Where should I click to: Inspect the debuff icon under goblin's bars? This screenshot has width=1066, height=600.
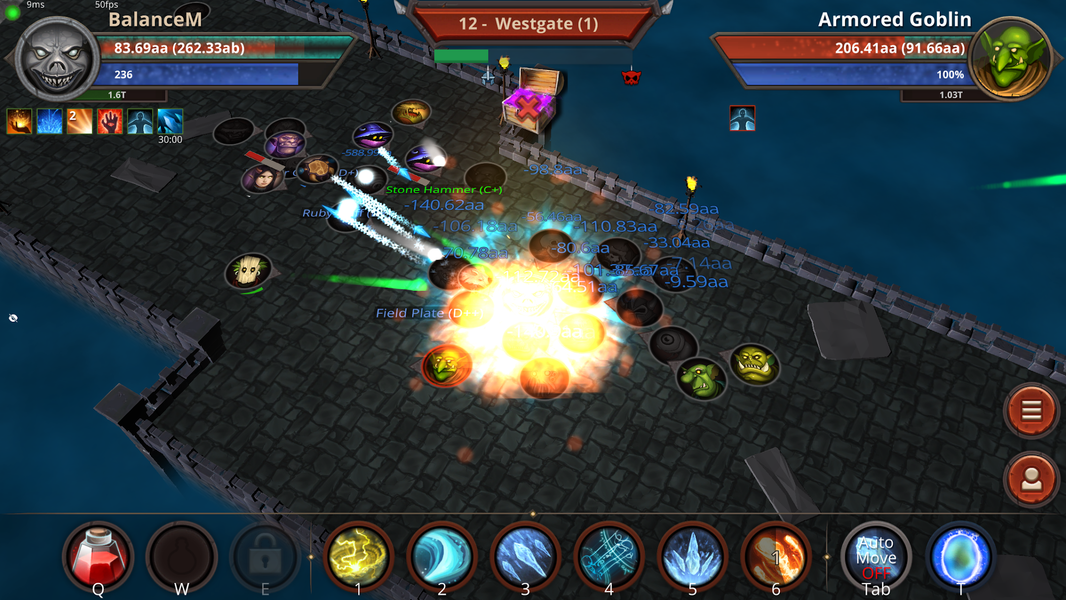[742, 118]
